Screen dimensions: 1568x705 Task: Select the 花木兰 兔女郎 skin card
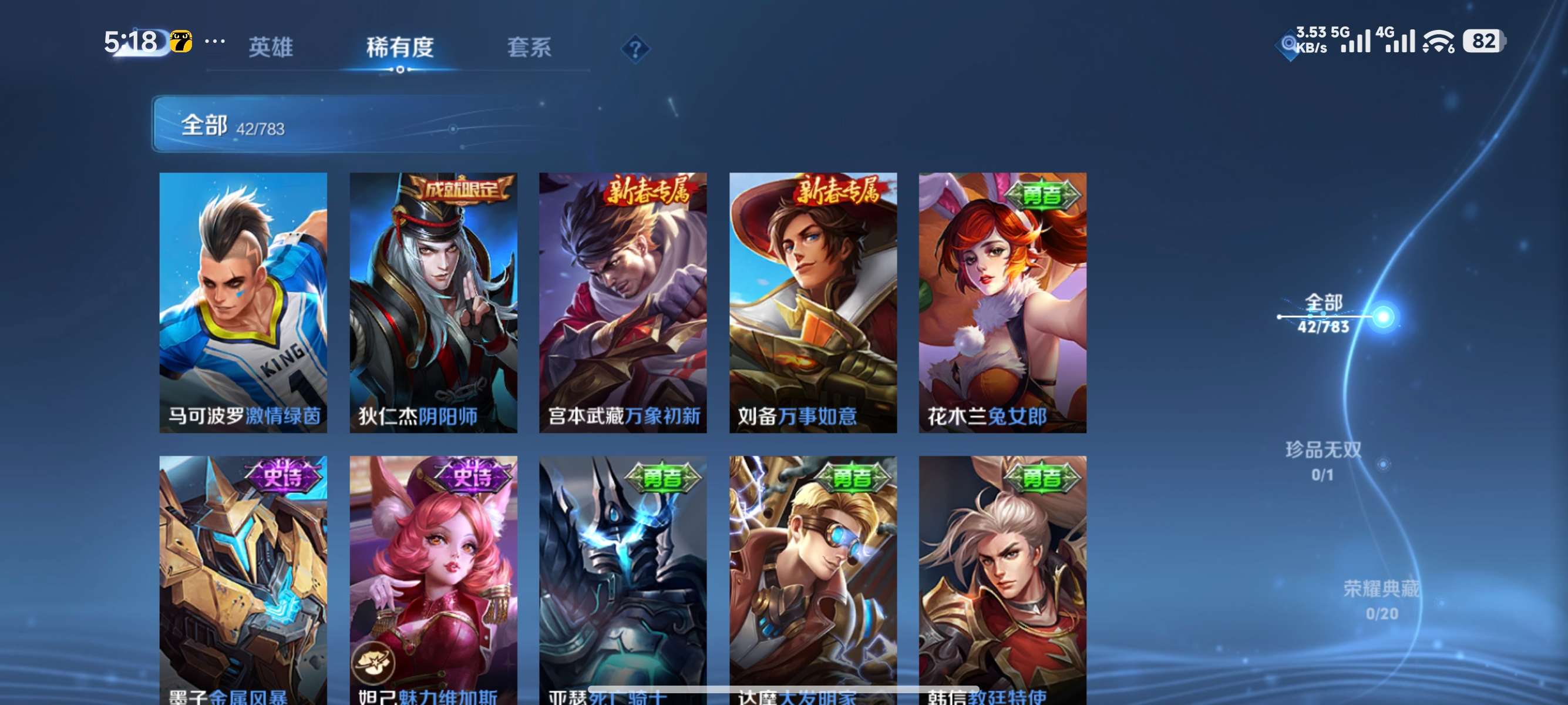(x=1002, y=303)
